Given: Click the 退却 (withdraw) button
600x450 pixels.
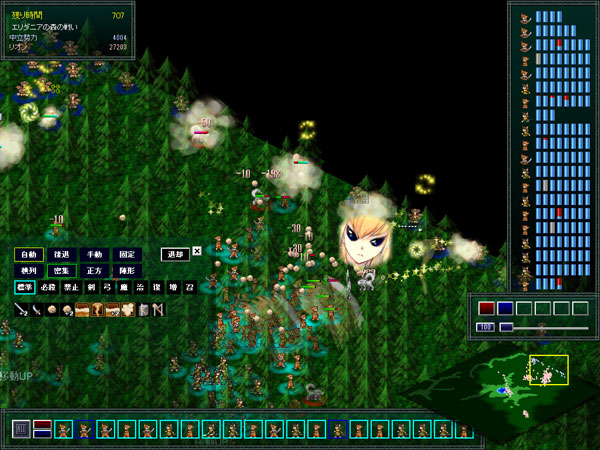Looking at the screenshot, I should pyautogui.click(x=175, y=254).
